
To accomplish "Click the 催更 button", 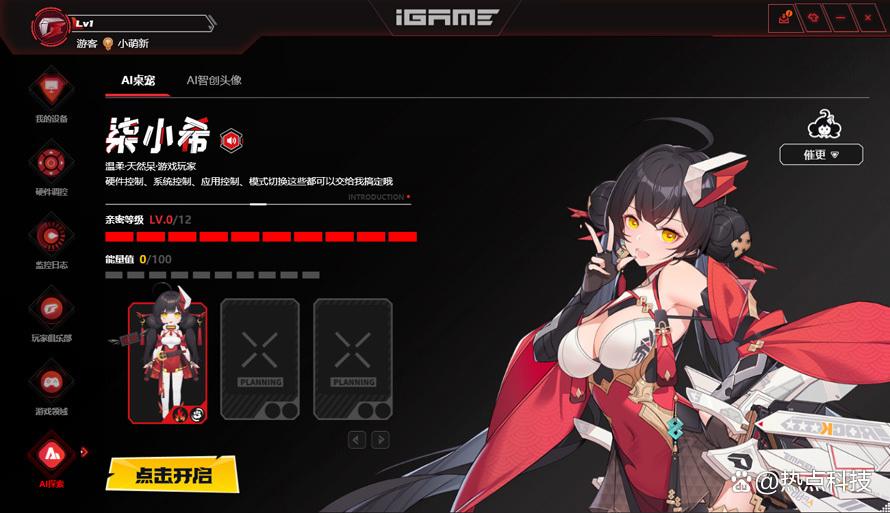I will [821, 155].
